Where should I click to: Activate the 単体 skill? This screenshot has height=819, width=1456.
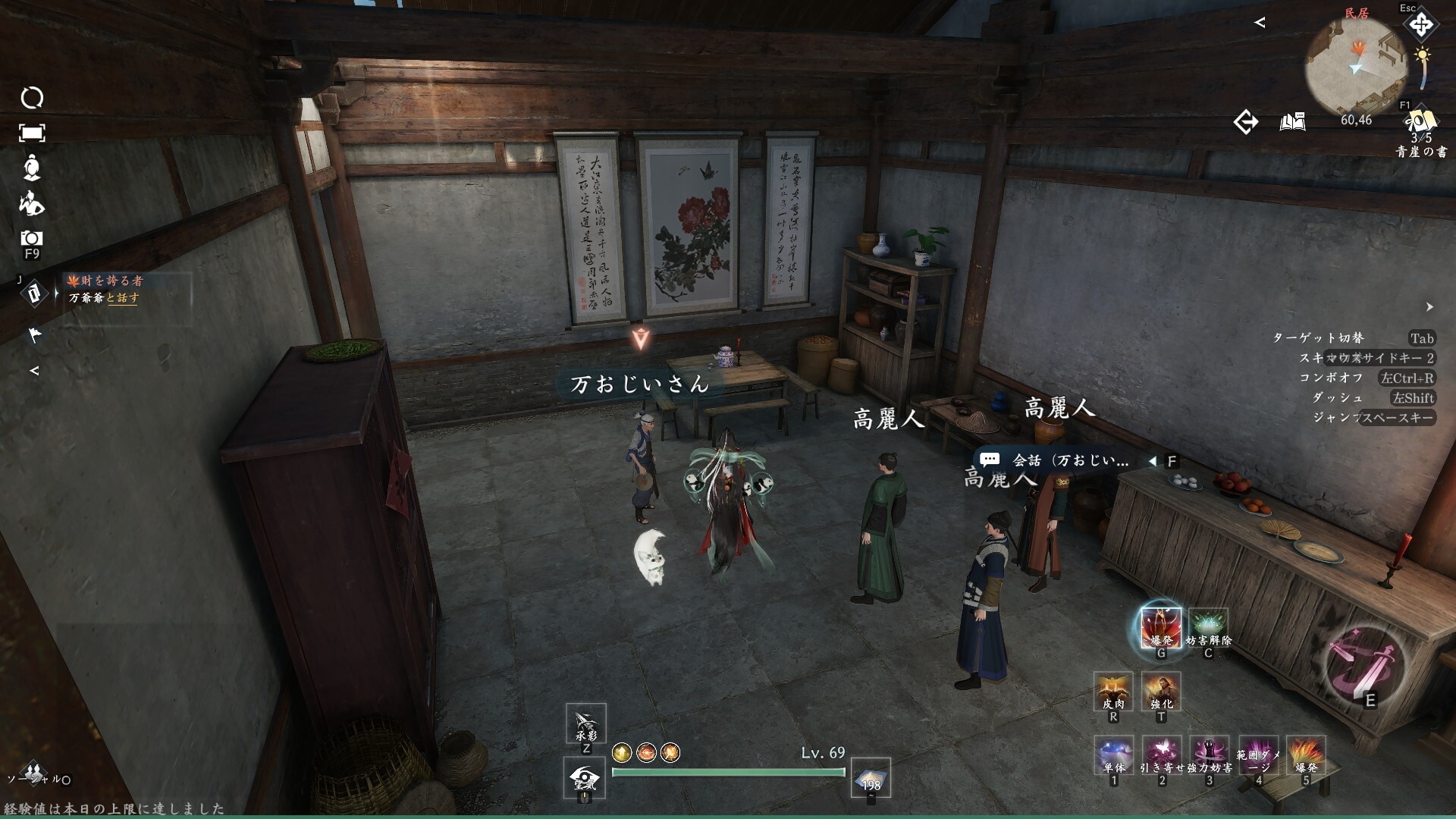pyautogui.click(x=1113, y=755)
